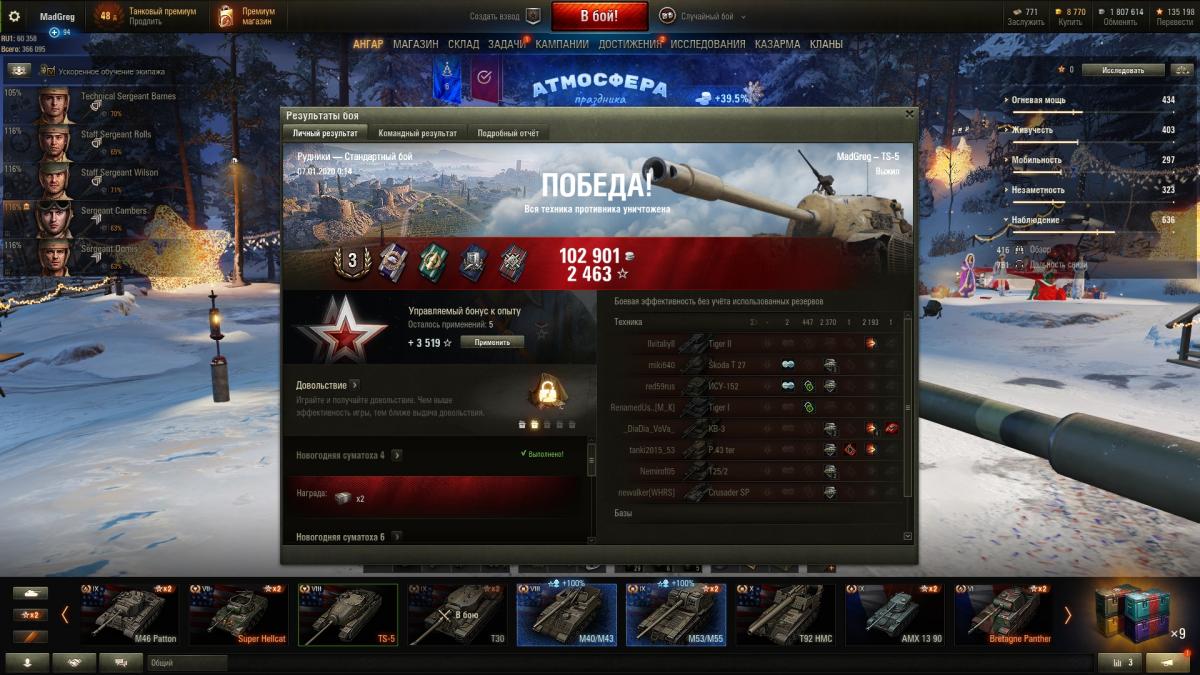Viewport: 1200px width, 675px height.
Task: Start battle with the red В бой! button
Action: [599, 16]
